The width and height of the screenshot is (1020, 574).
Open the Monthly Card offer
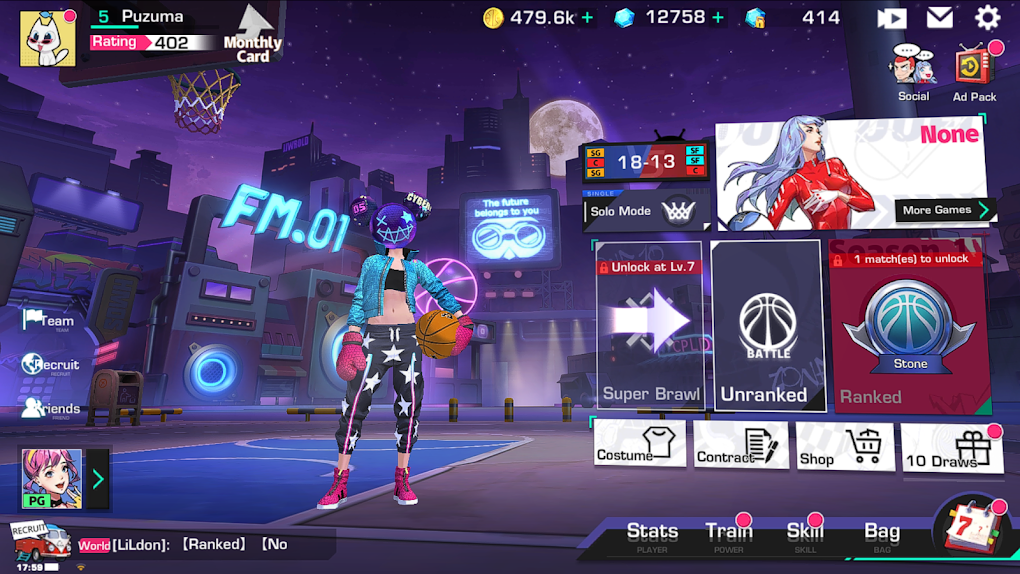(x=253, y=35)
